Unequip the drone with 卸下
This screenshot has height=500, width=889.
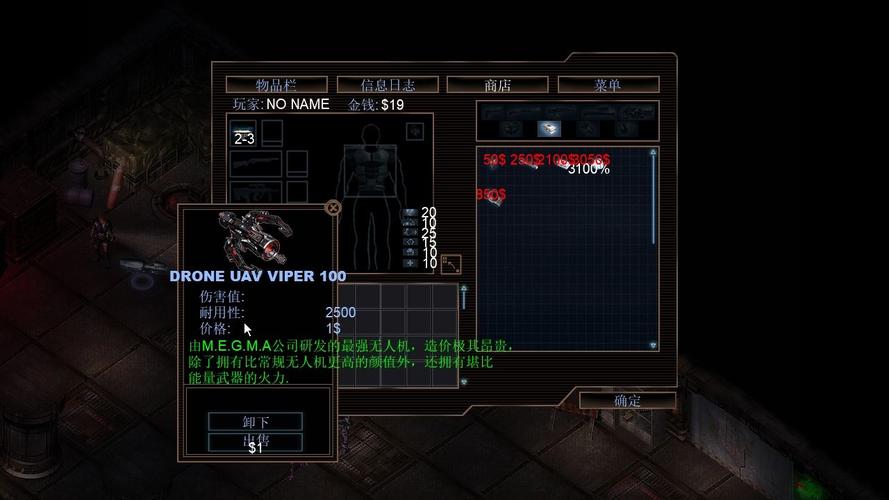[x=255, y=422]
